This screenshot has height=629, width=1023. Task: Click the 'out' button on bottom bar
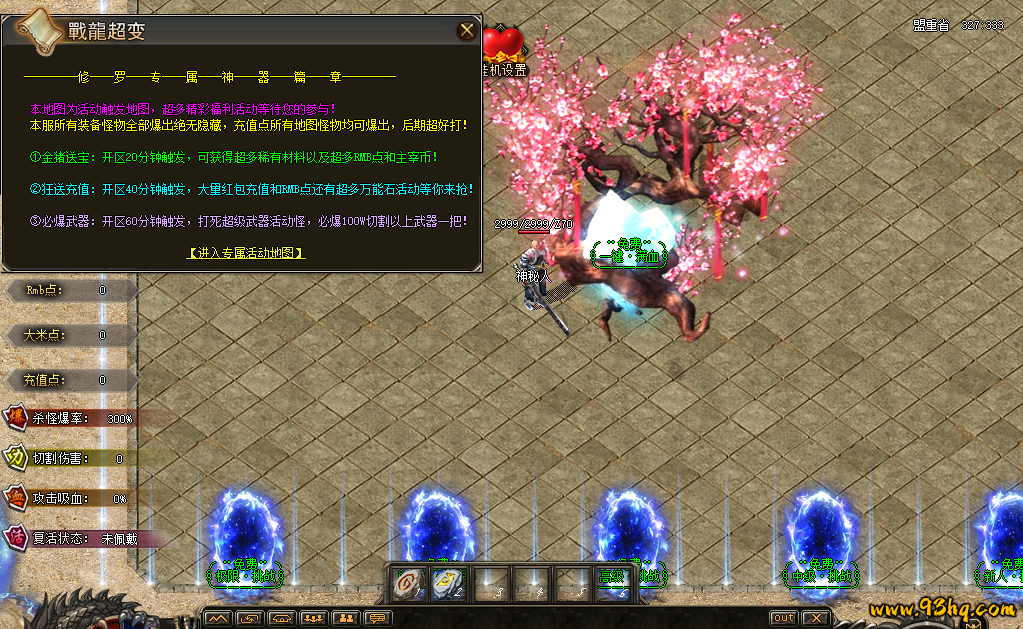click(x=784, y=618)
